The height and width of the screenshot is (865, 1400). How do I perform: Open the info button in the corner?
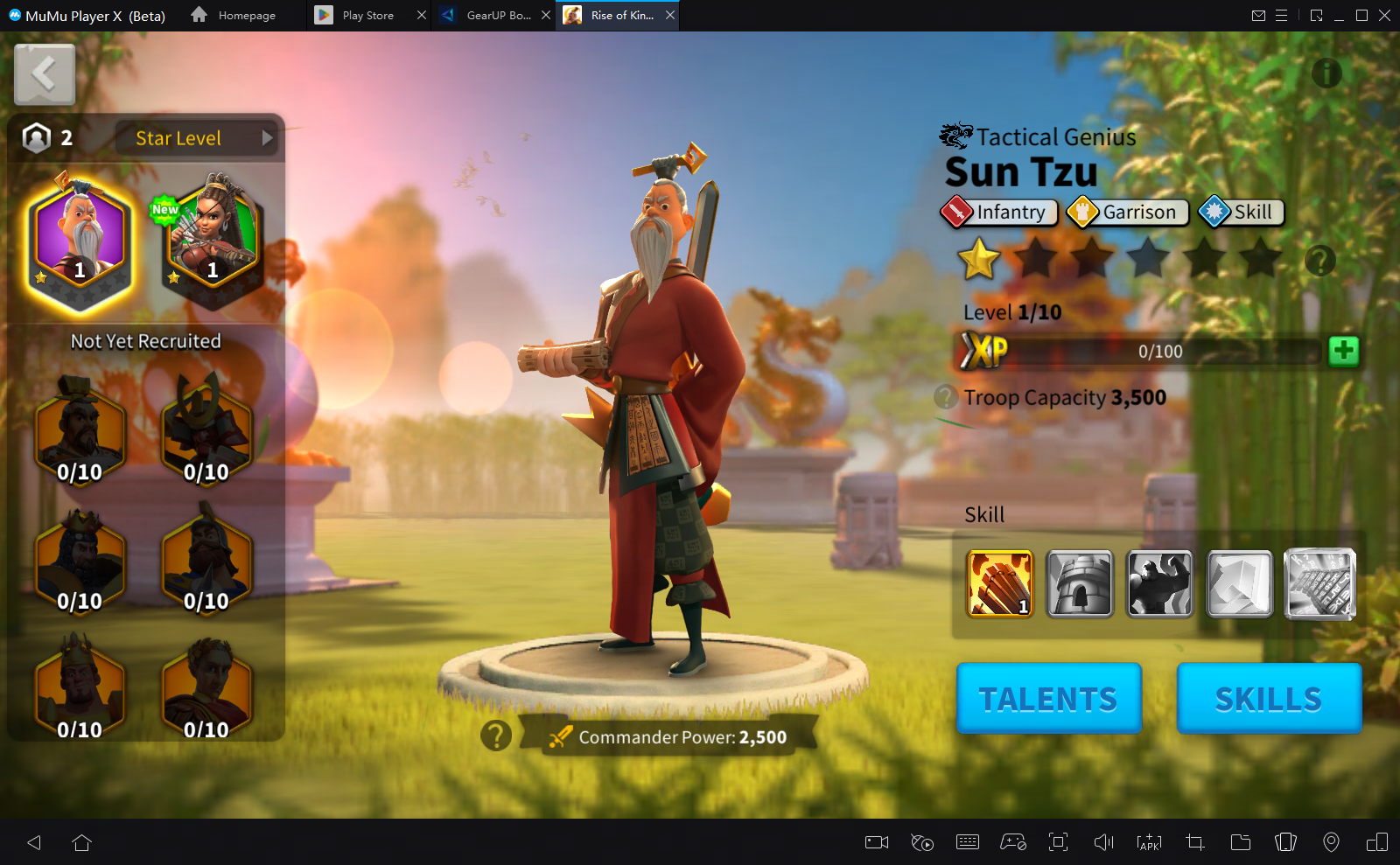(1326, 73)
